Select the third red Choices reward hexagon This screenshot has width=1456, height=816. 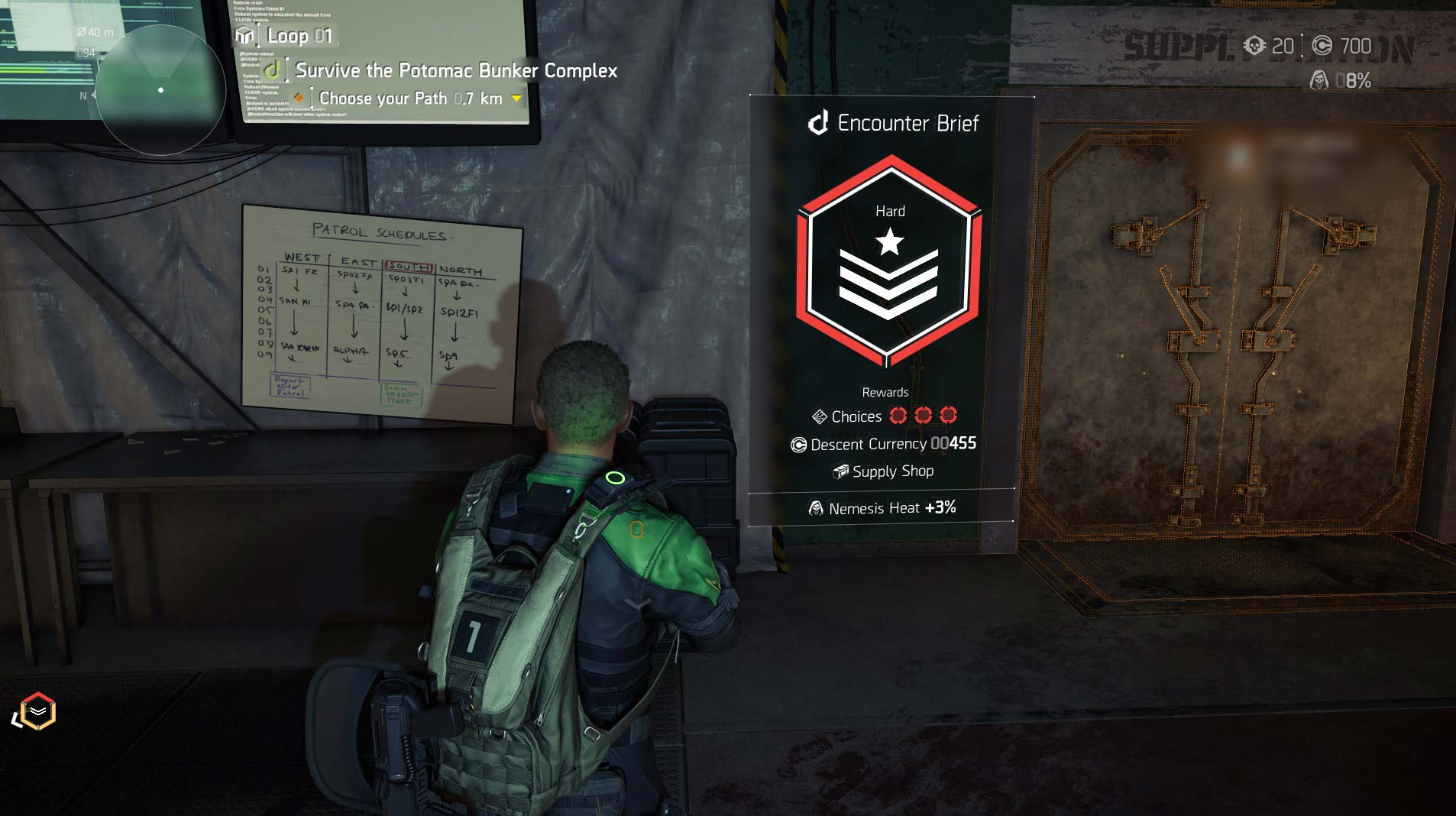click(x=947, y=416)
